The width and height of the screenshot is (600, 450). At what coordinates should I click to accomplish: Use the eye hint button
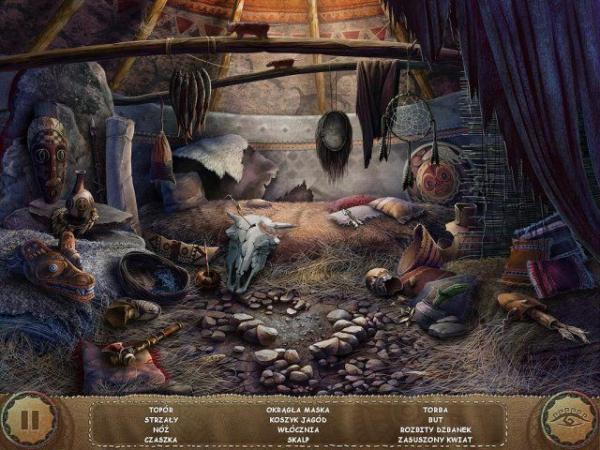click(570, 420)
